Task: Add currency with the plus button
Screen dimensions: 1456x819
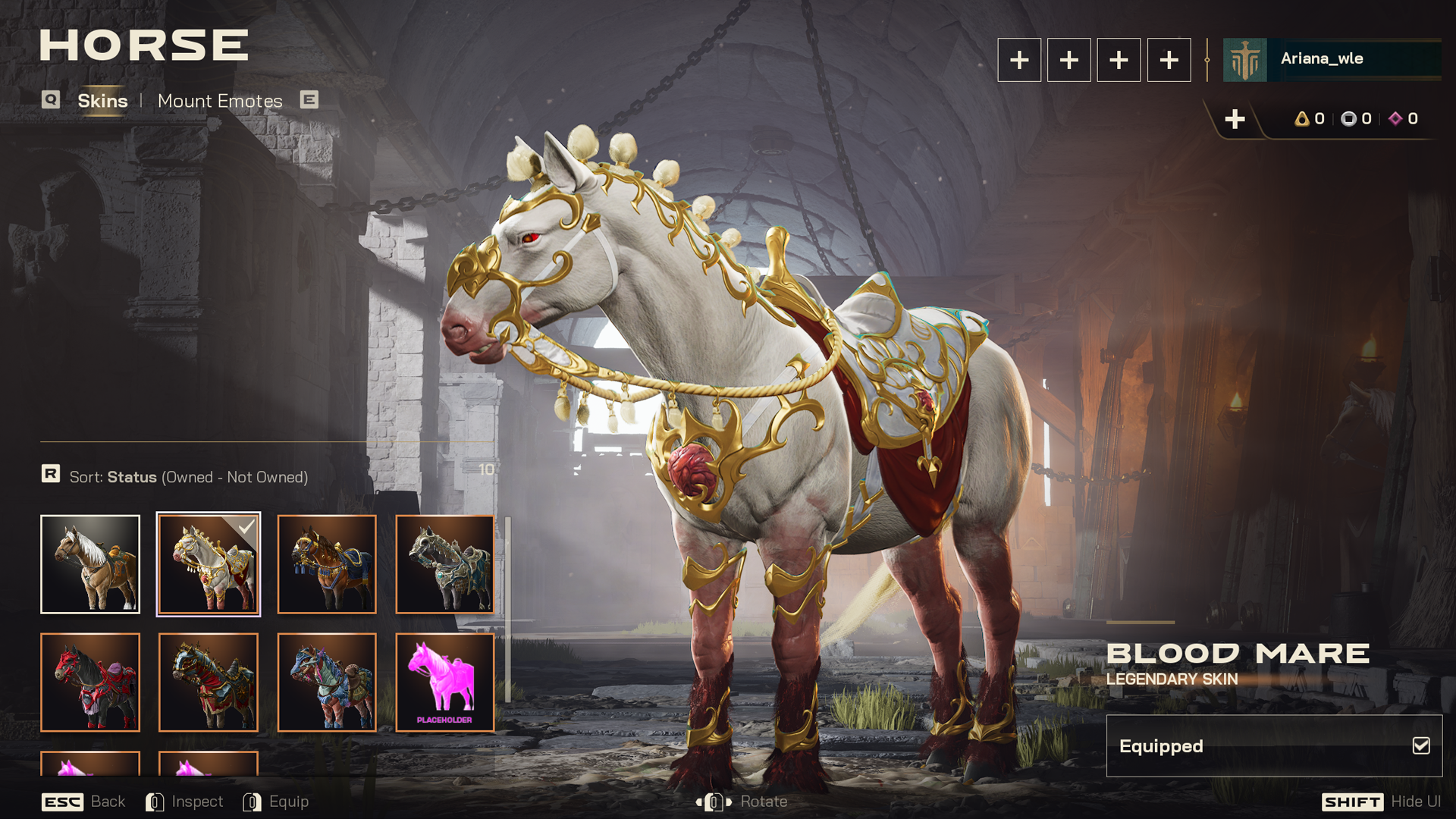Action: click(x=1235, y=119)
